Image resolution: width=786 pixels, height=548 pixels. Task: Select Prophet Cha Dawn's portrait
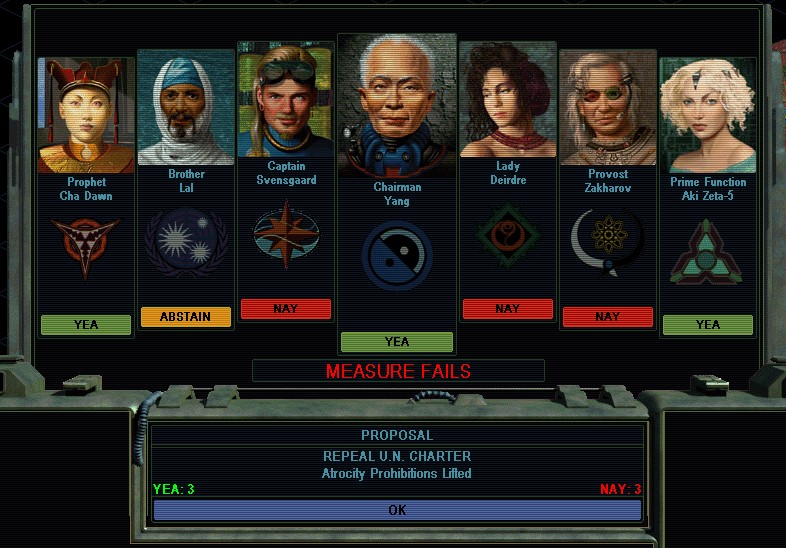click(x=86, y=117)
